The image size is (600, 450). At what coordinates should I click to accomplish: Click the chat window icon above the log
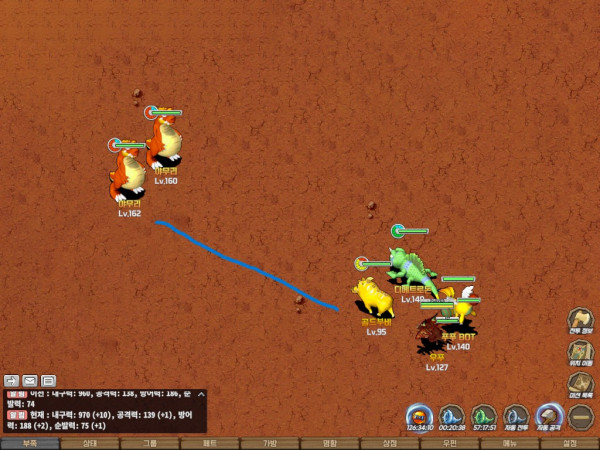coord(48,380)
